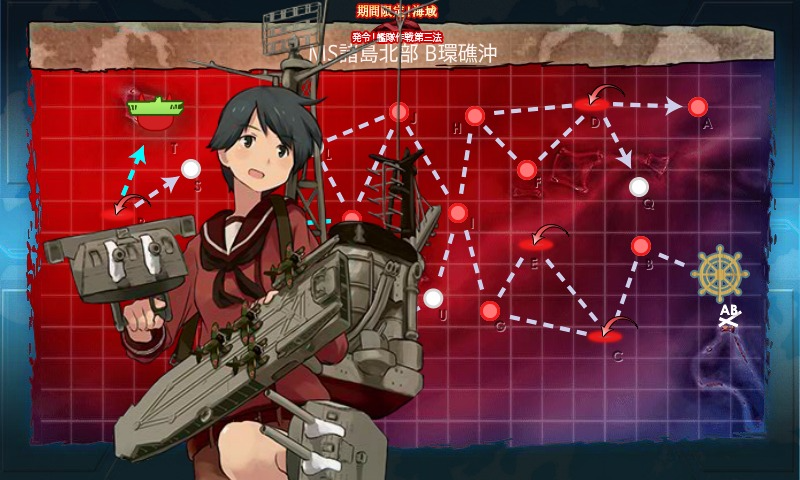This screenshot has height=480, width=800.
Task: Select the white node Q
Action: (639, 186)
